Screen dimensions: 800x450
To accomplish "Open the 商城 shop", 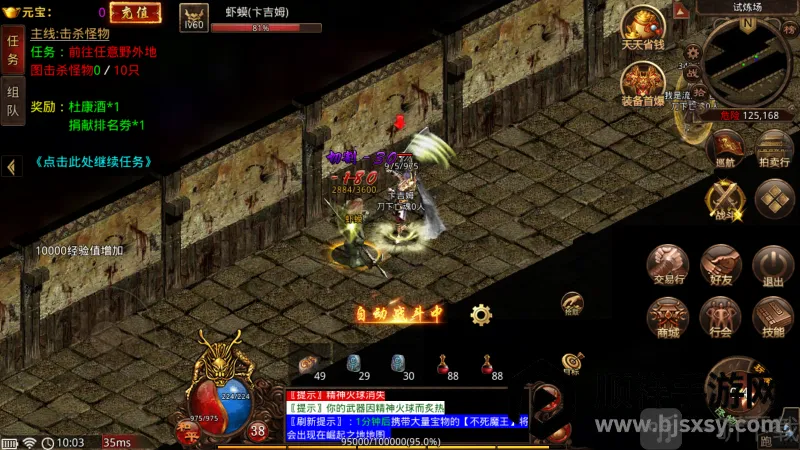I will pos(669,315).
